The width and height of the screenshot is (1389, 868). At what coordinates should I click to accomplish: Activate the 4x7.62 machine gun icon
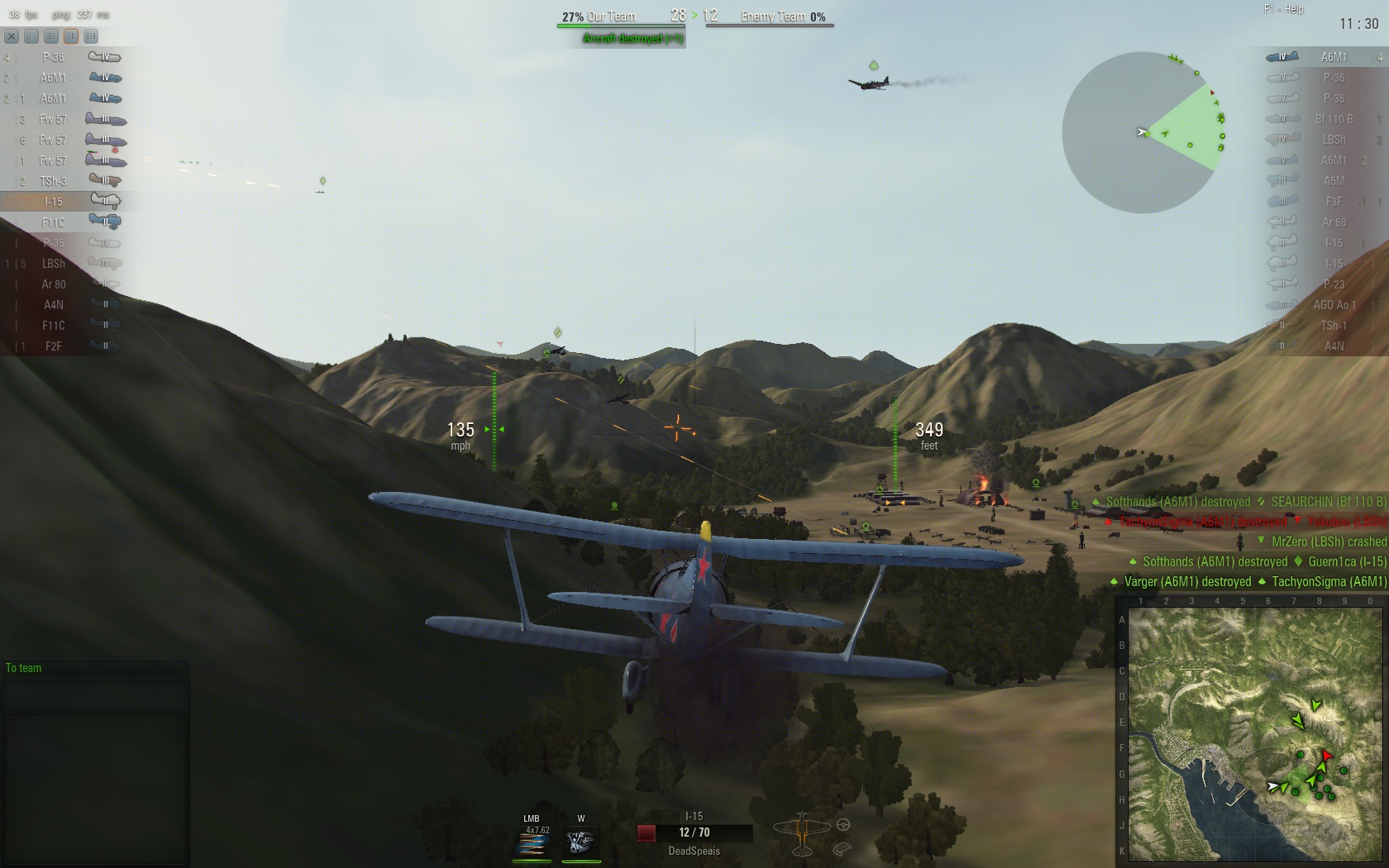pyautogui.click(x=532, y=842)
